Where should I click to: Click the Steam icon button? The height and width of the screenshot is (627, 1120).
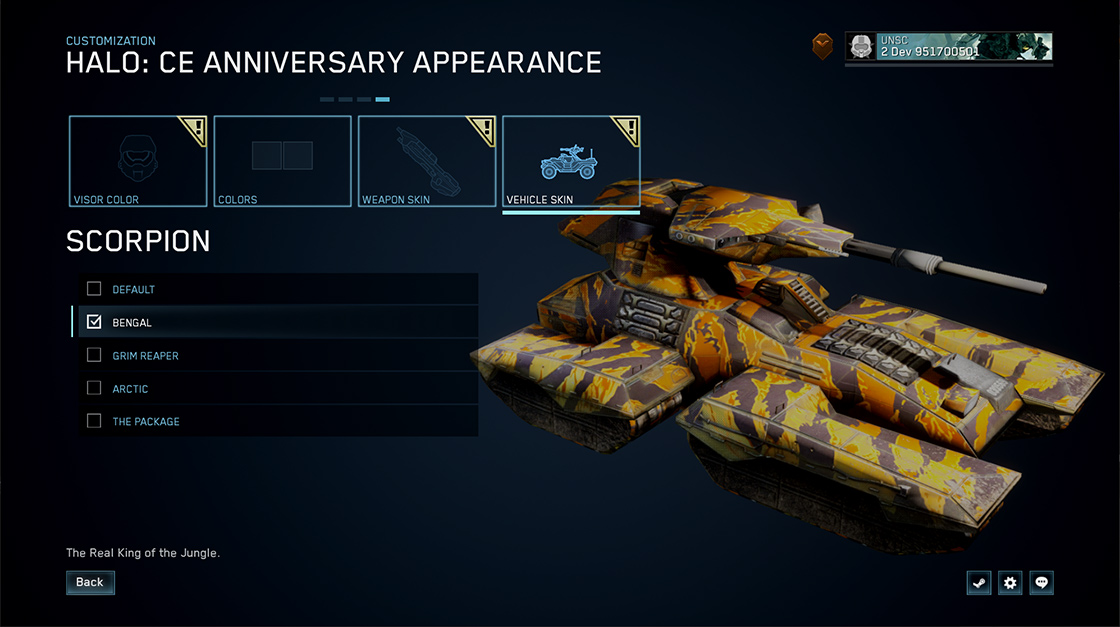click(979, 583)
